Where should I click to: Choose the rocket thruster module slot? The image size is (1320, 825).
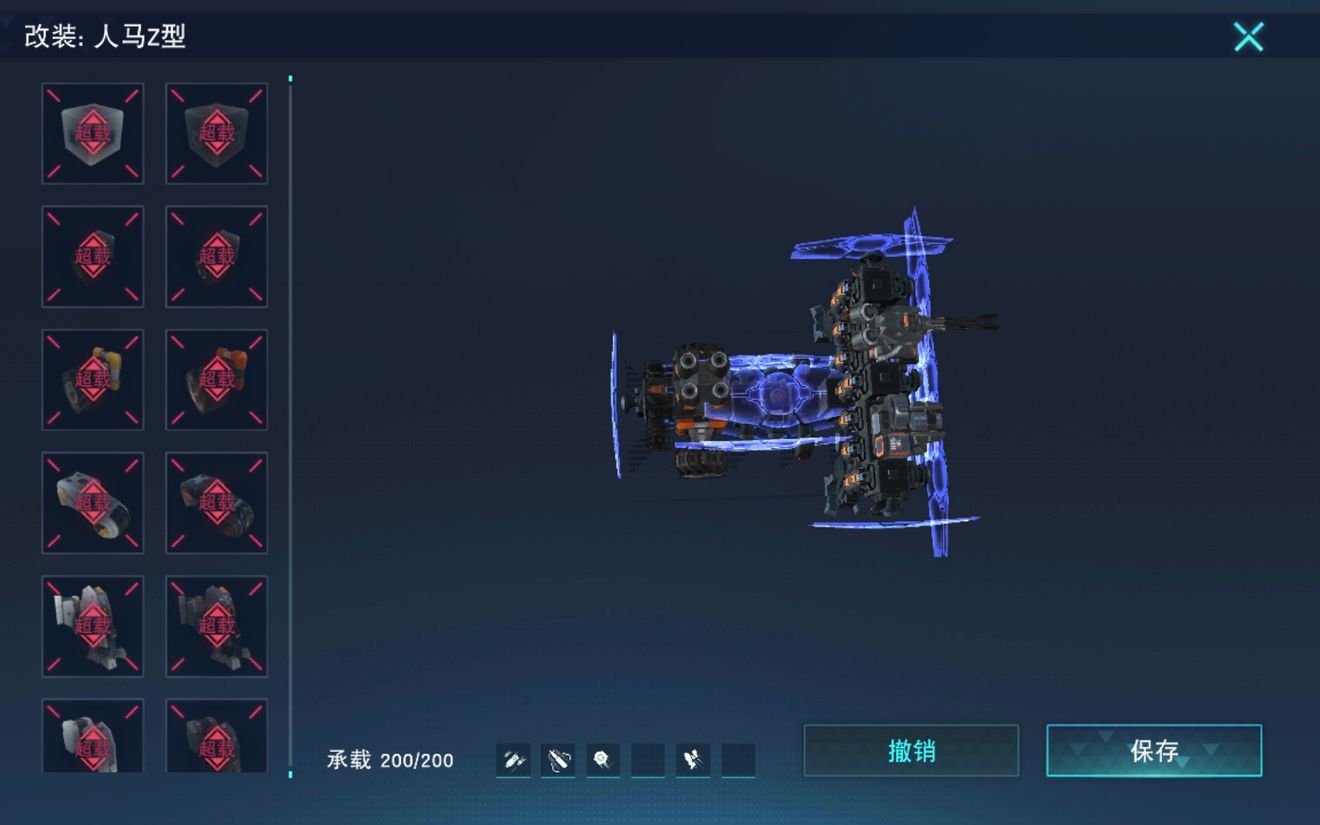coord(692,761)
